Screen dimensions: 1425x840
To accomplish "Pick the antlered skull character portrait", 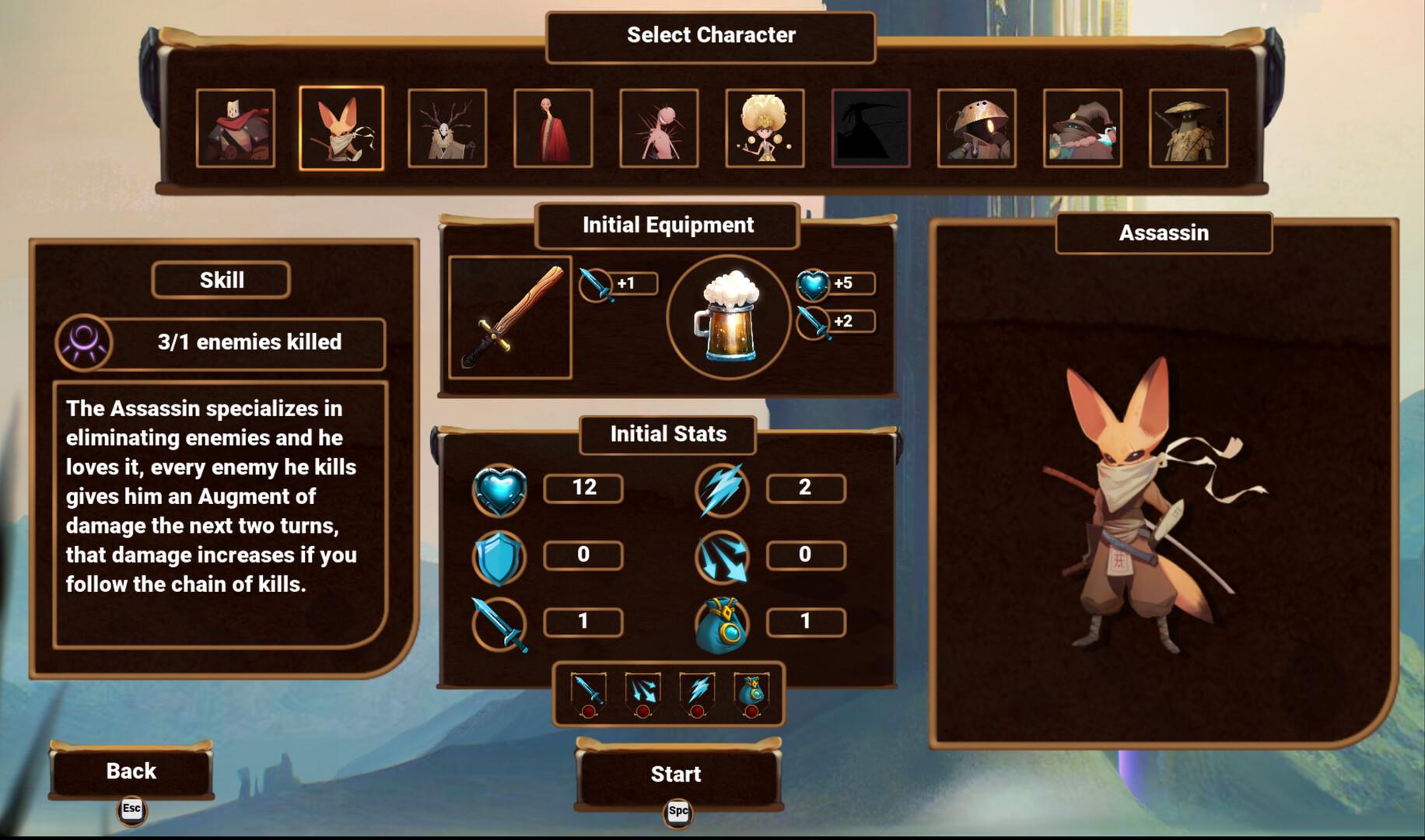I will tap(447, 128).
